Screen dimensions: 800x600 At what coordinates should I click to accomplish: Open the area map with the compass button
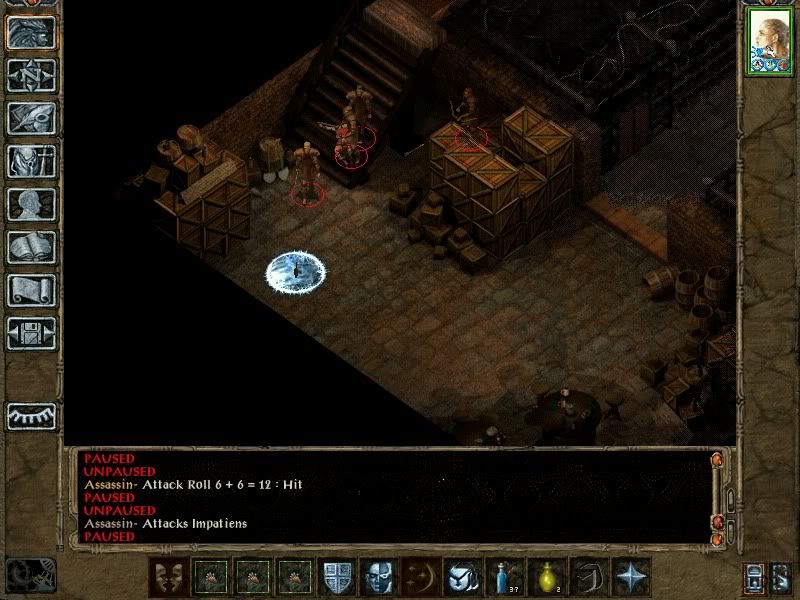point(31,75)
